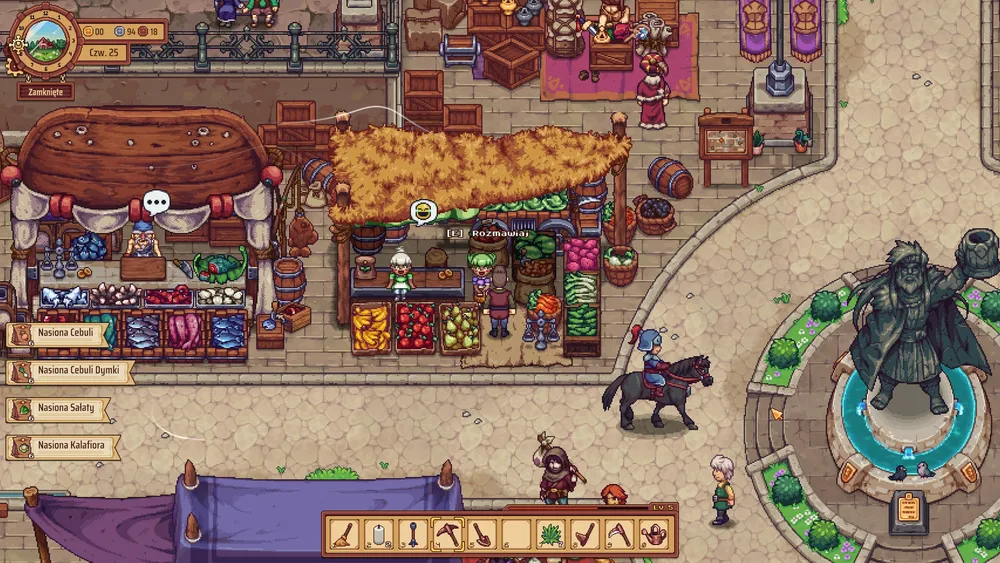The height and width of the screenshot is (563, 1000).
Task: Select the Nasiona Sałaty seed label
Action: pos(60,409)
